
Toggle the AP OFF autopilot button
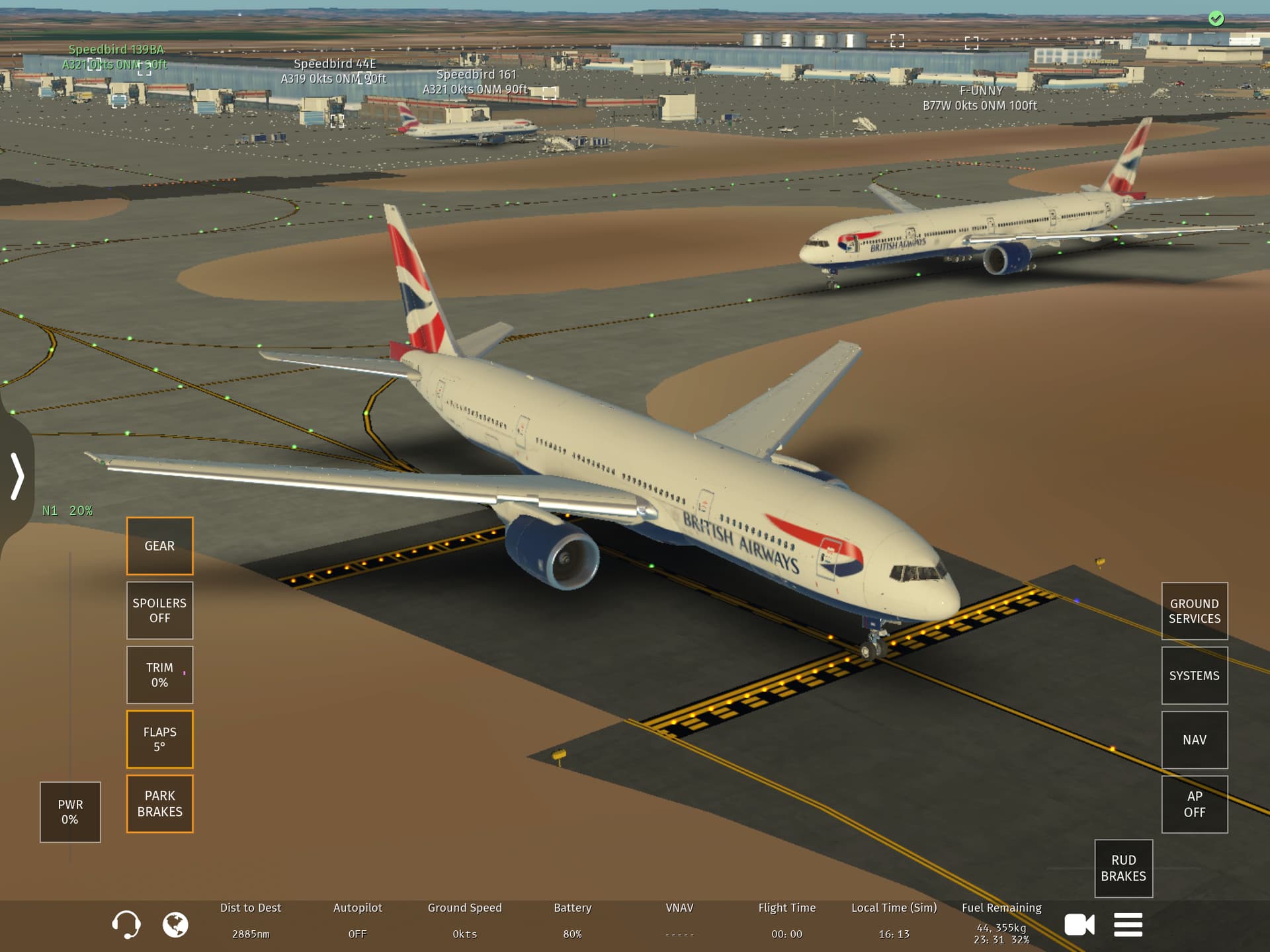click(1194, 804)
